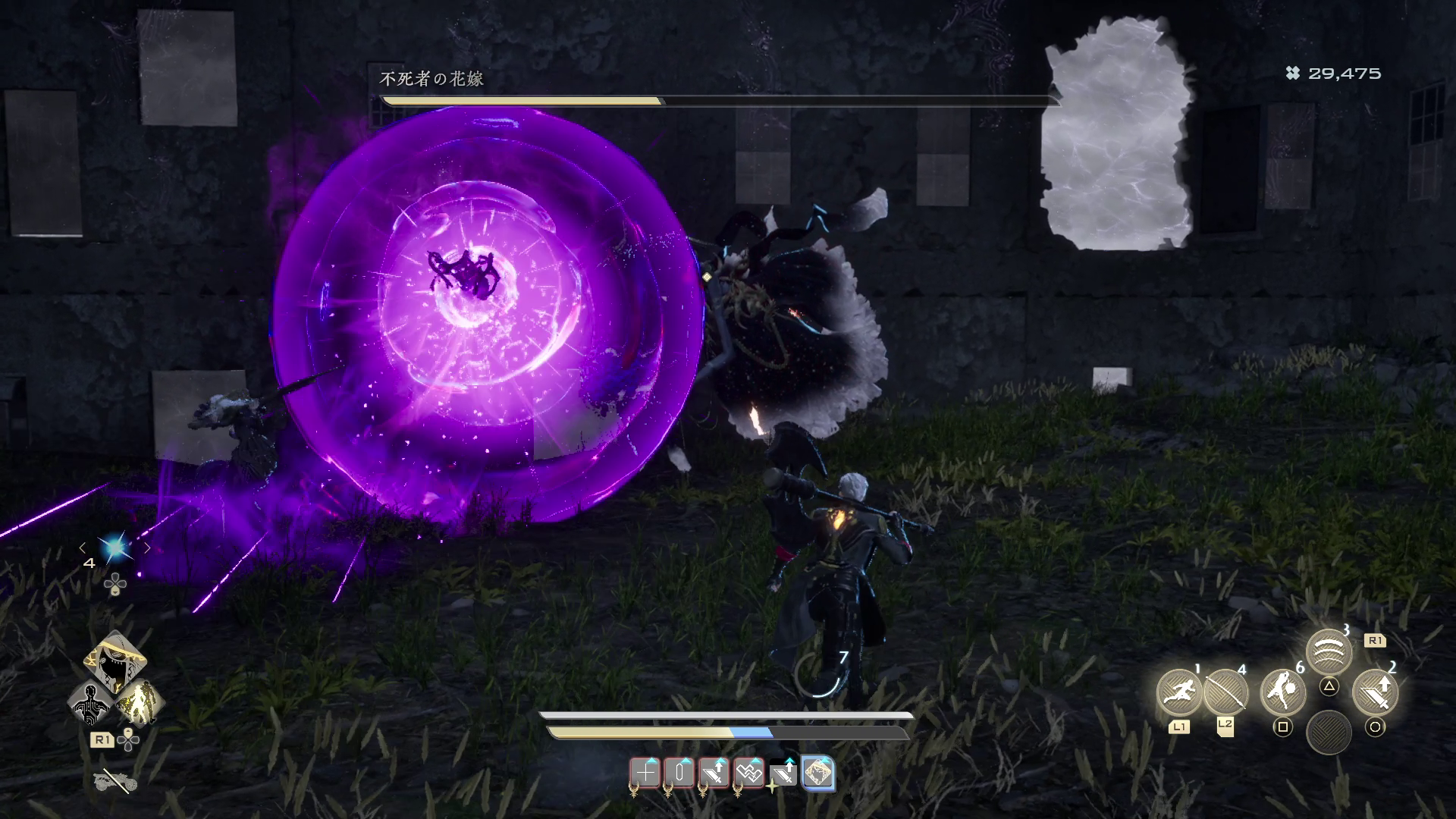Click the empty bottom ability slot
This screenshot has width=1456, height=819.
tap(1329, 732)
